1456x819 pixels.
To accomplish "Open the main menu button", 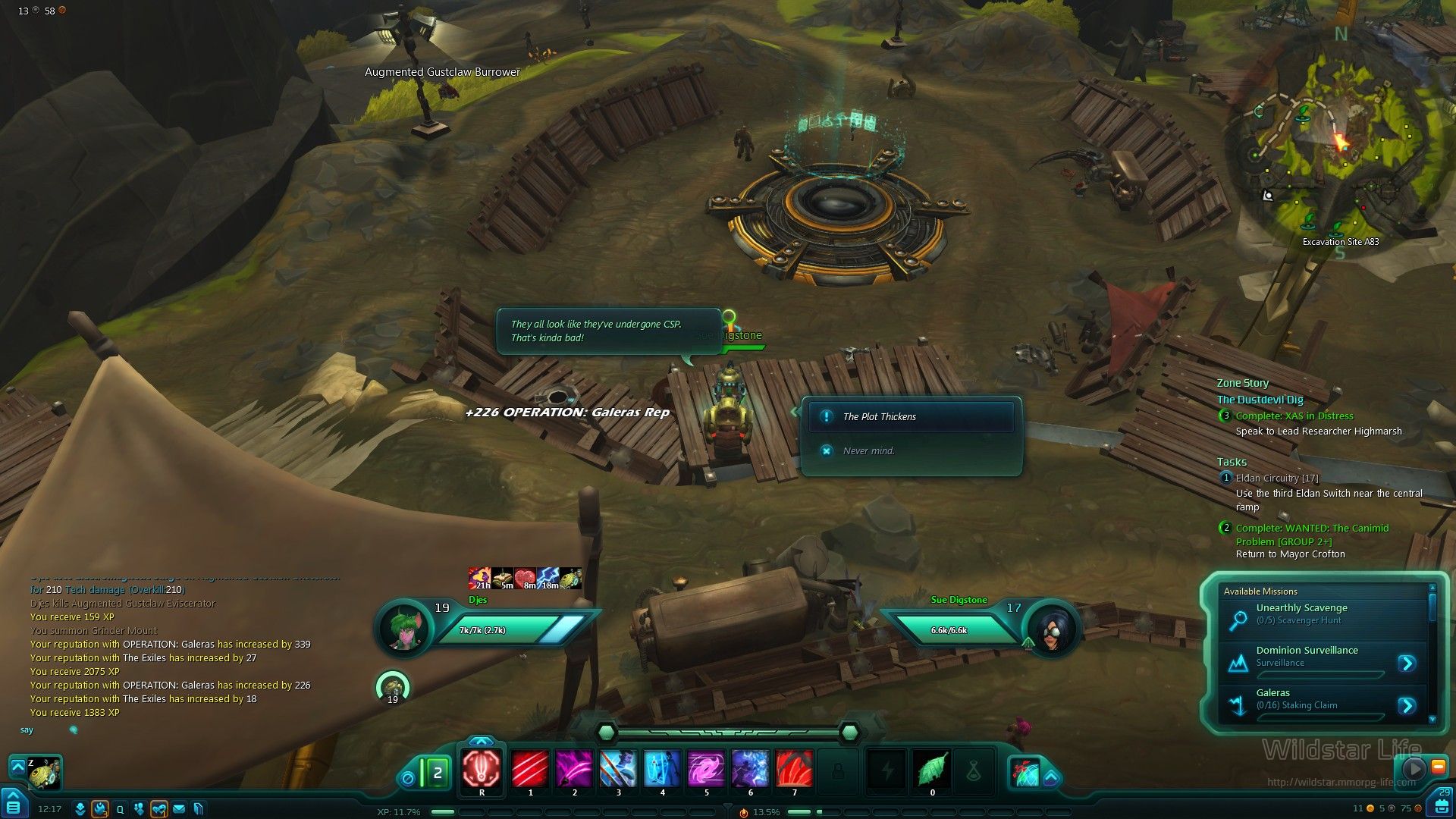I will pos(14,805).
